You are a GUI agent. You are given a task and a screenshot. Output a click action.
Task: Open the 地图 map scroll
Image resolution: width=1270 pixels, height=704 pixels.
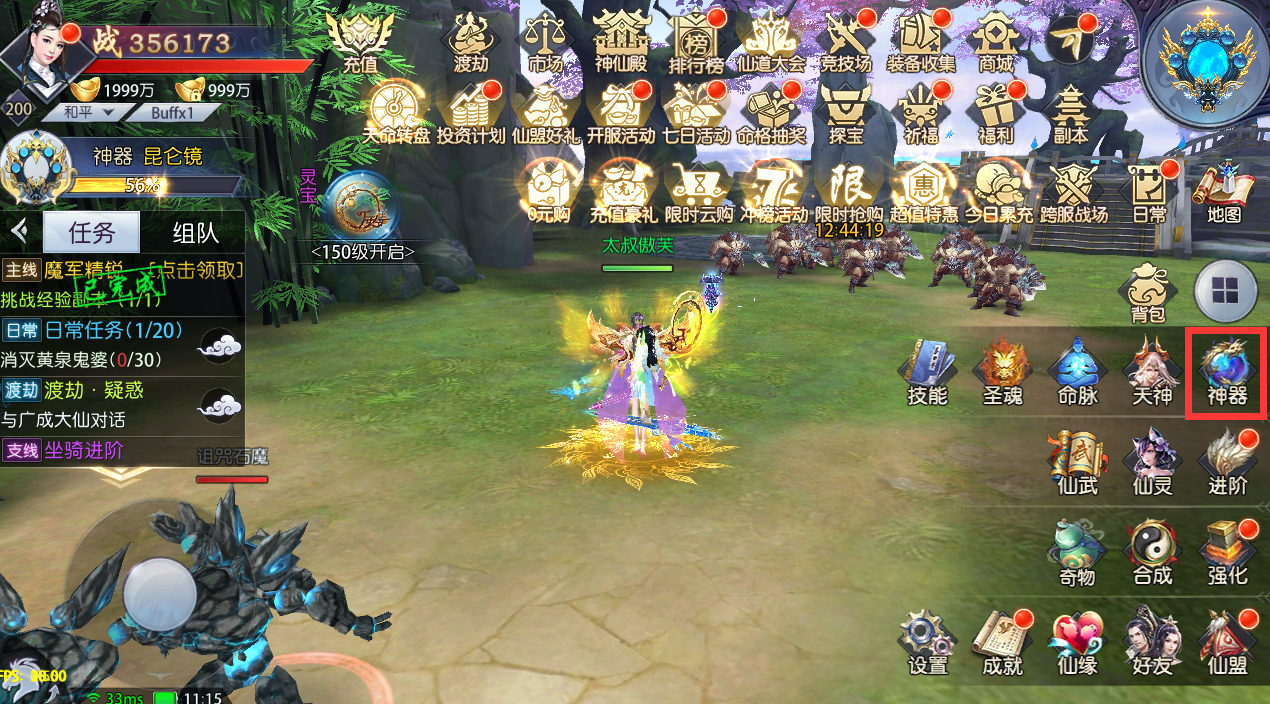click(1223, 190)
